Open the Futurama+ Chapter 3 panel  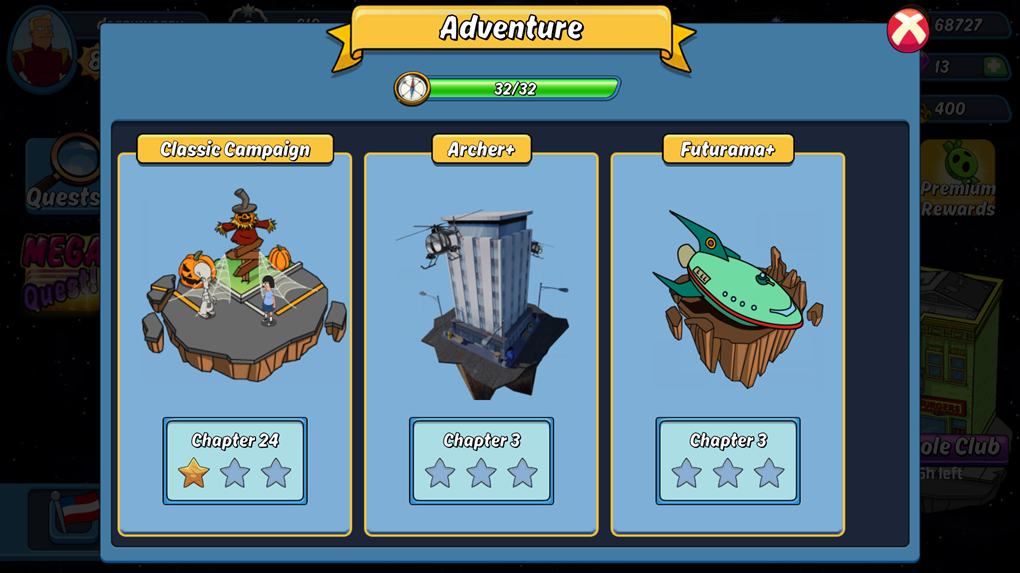pyautogui.click(x=728, y=460)
